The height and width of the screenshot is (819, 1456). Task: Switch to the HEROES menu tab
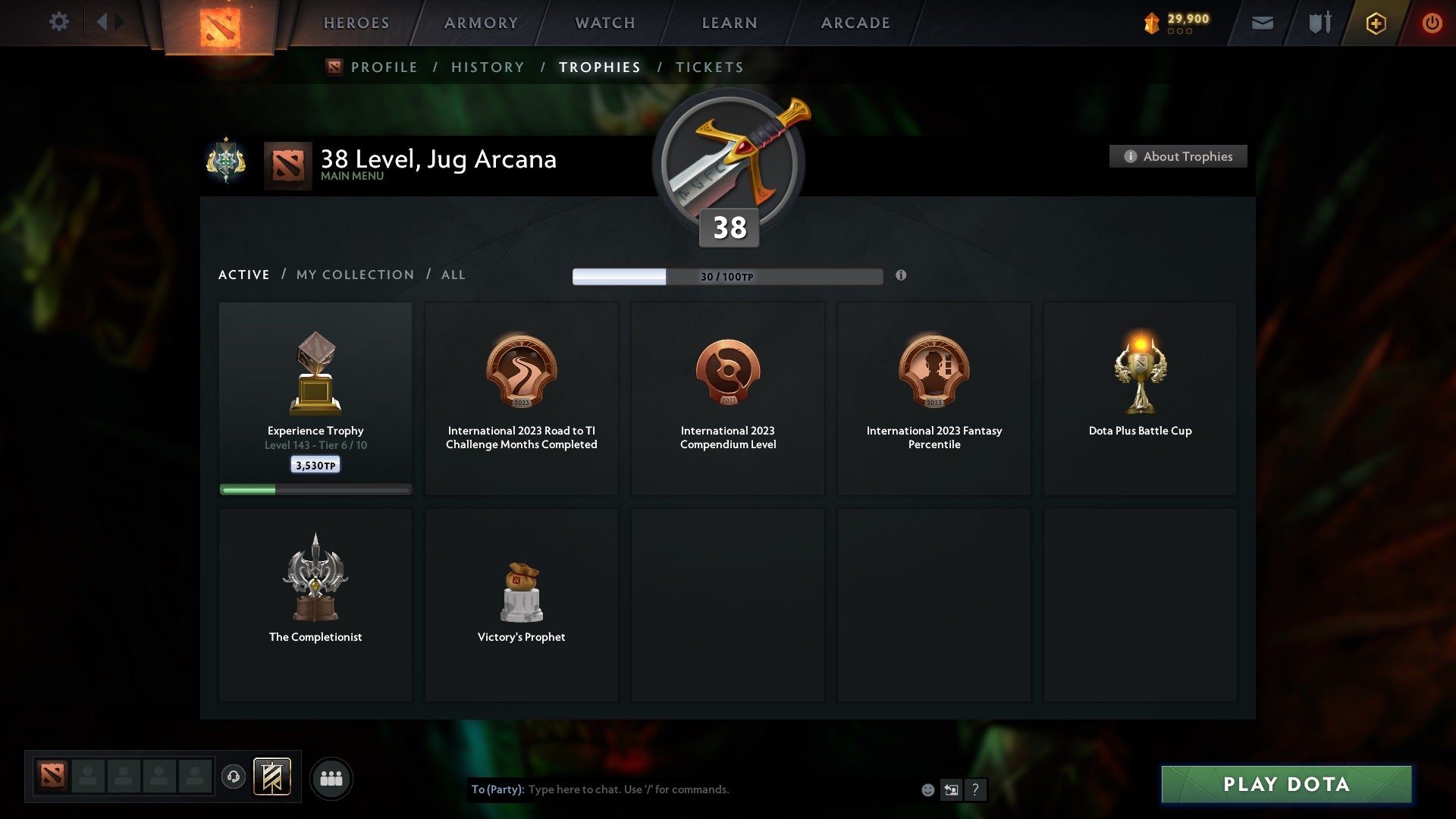tap(356, 23)
